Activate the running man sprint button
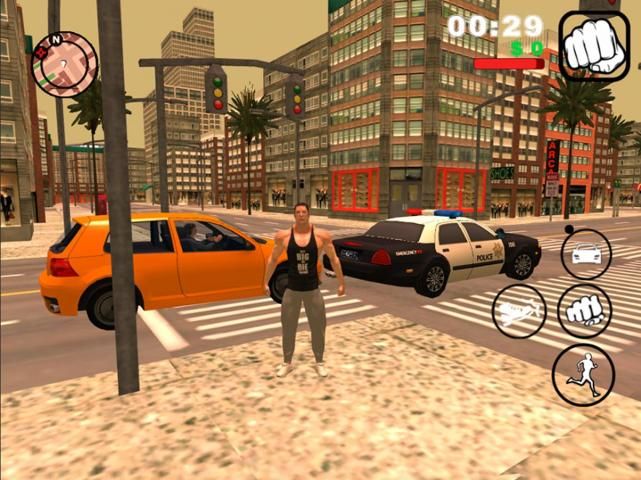Image resolution: width=641 pixels, height=480 pixels. tap(583, 375)
